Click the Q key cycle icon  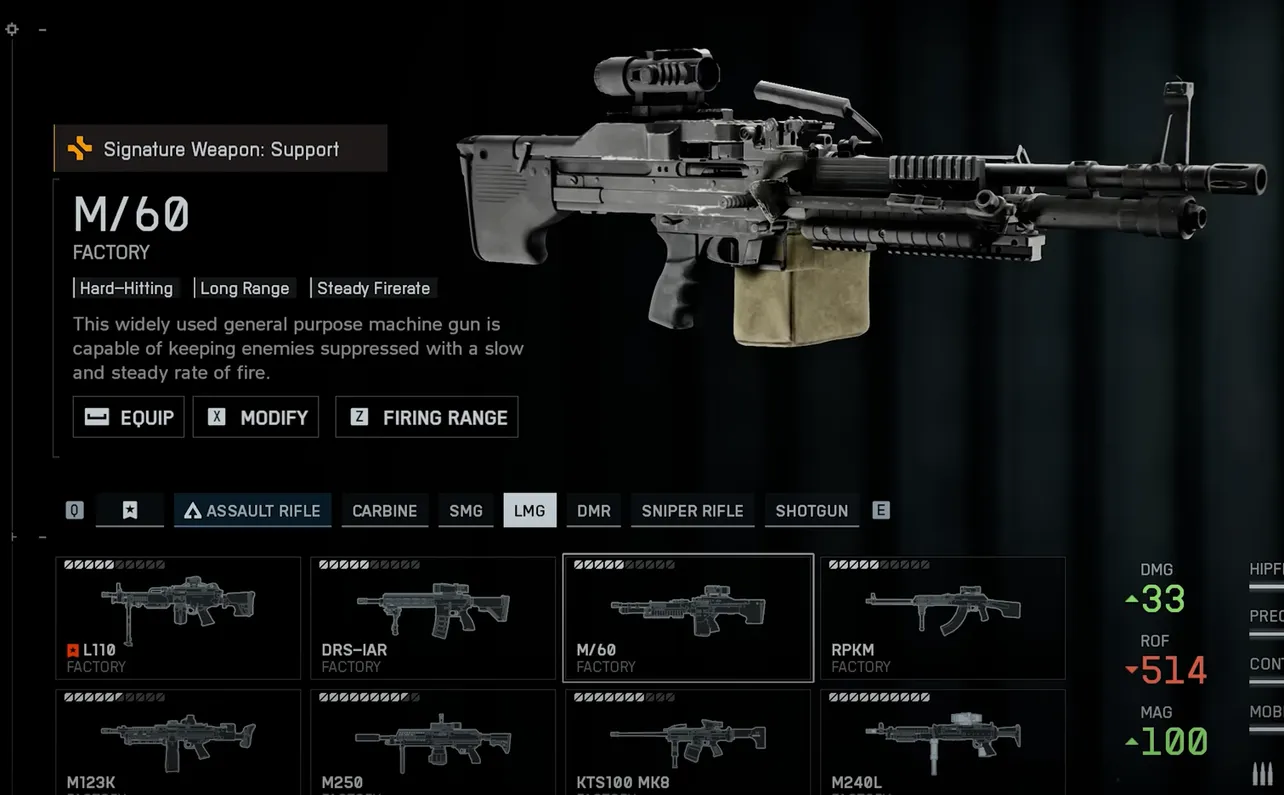point(74,510)
